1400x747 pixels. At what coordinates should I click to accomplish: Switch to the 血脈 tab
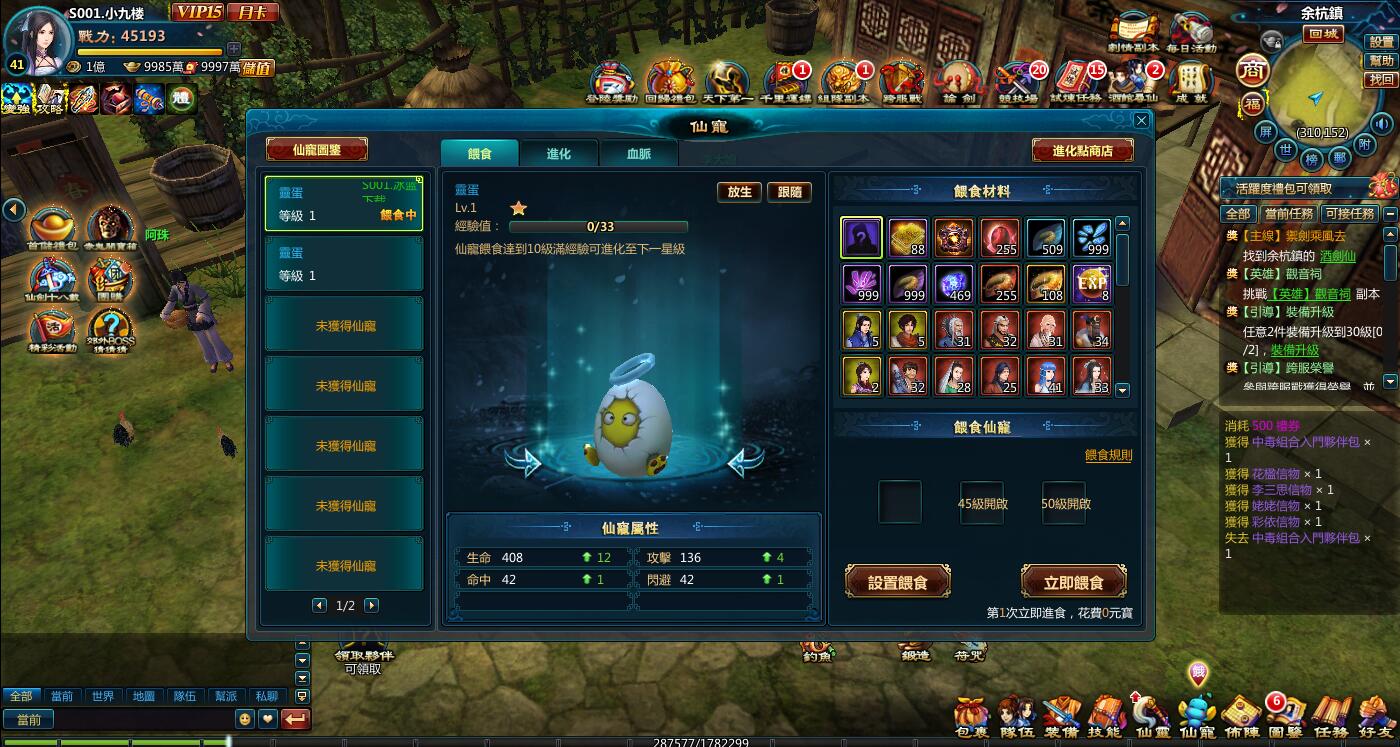pos(638,154)
